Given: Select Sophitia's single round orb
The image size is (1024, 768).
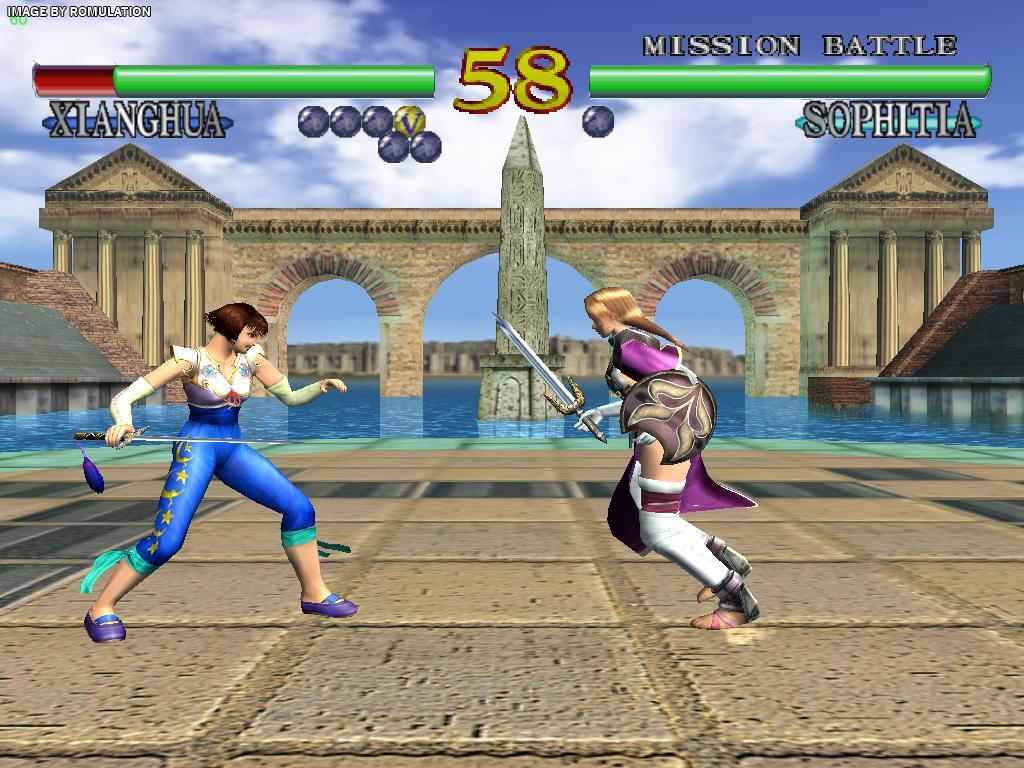Looking at the screenshot, I should (x=598, y=121).
